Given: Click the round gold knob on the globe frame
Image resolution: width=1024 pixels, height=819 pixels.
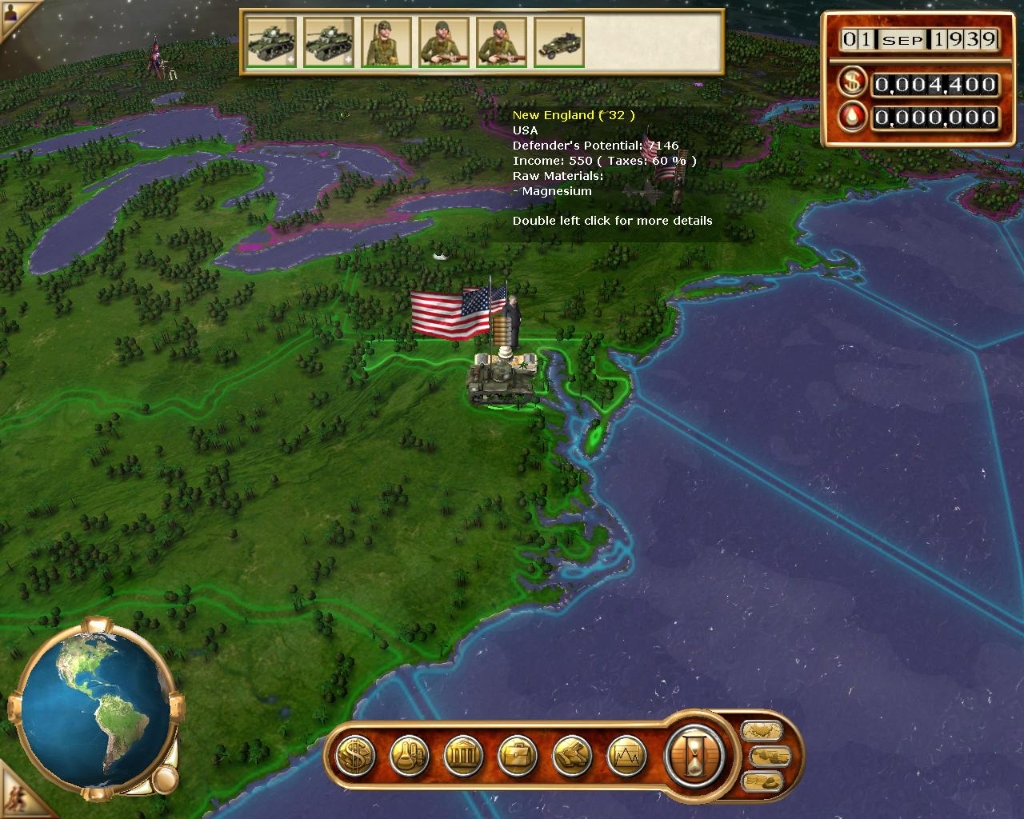Looking at the screenshot, I should click(x=164, y=779).
